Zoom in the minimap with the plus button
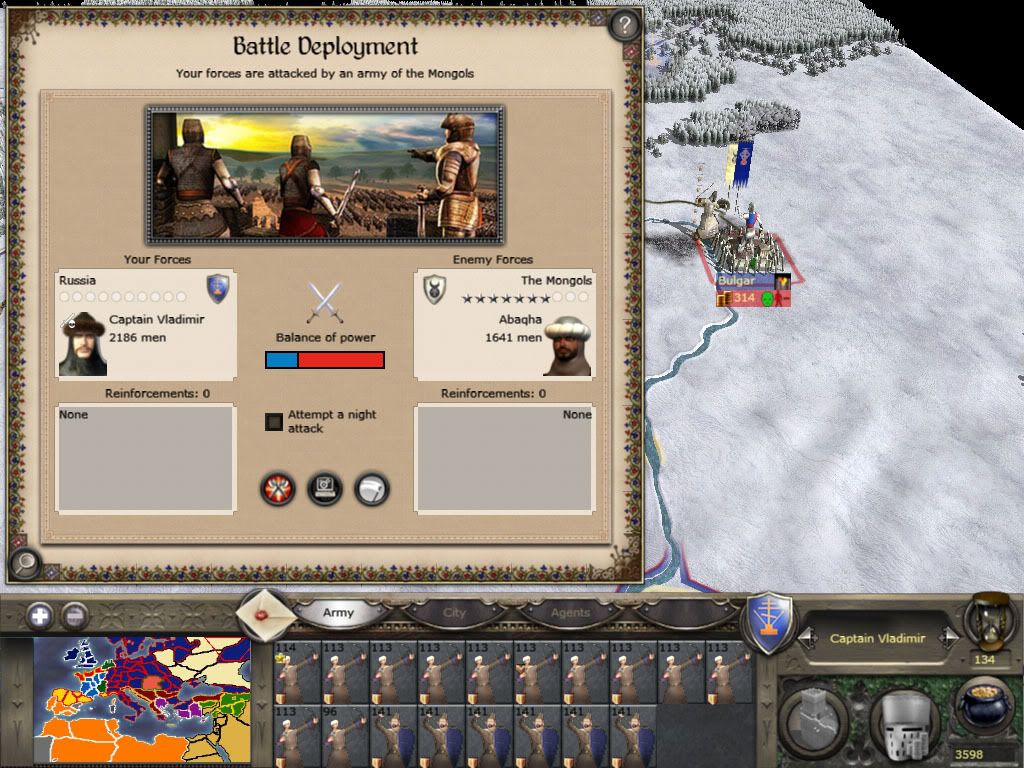Image resolution: width=1024 pixels, height=768 pixels. click(40, 616)
